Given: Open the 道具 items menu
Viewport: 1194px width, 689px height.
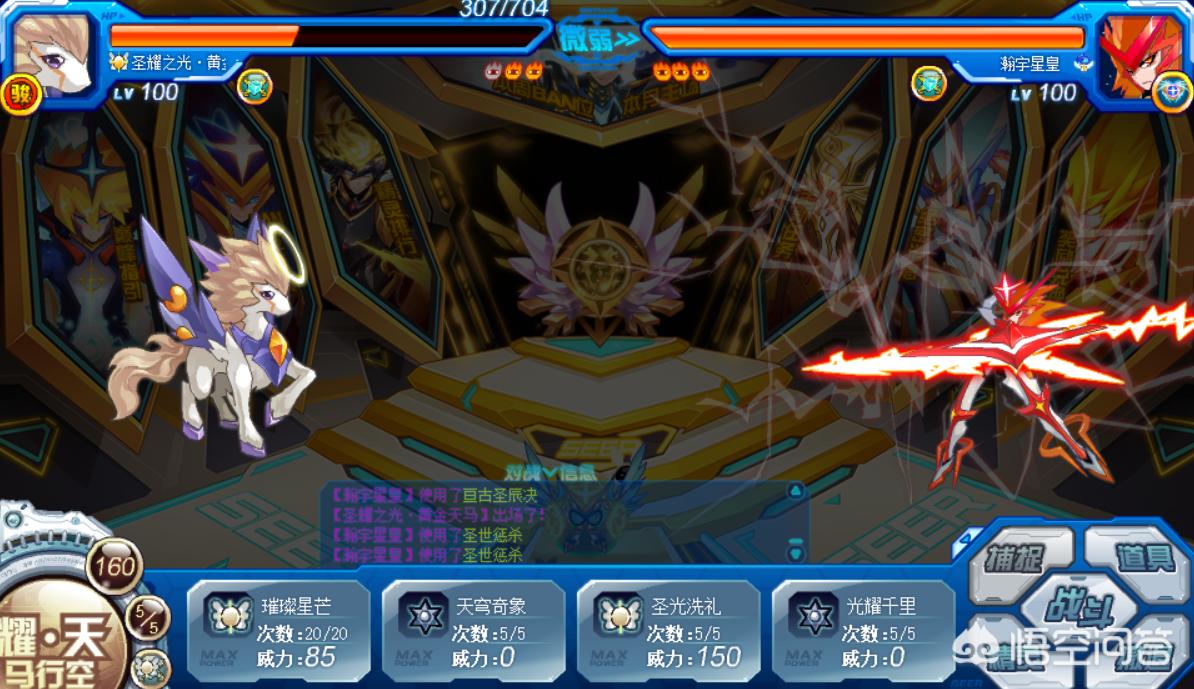Looking at the screenshot, I should tap(1142, 556).
